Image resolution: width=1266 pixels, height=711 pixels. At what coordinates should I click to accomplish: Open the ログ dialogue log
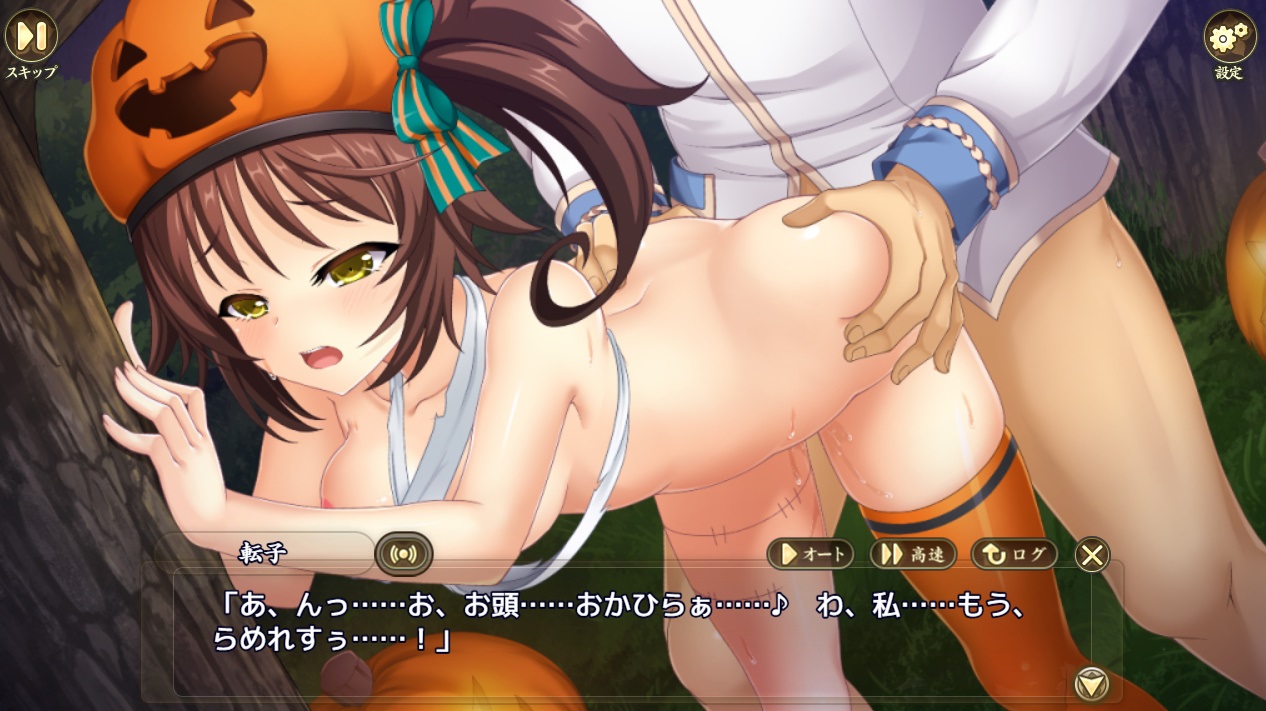pyautogui.click(x=1014, y=553)
